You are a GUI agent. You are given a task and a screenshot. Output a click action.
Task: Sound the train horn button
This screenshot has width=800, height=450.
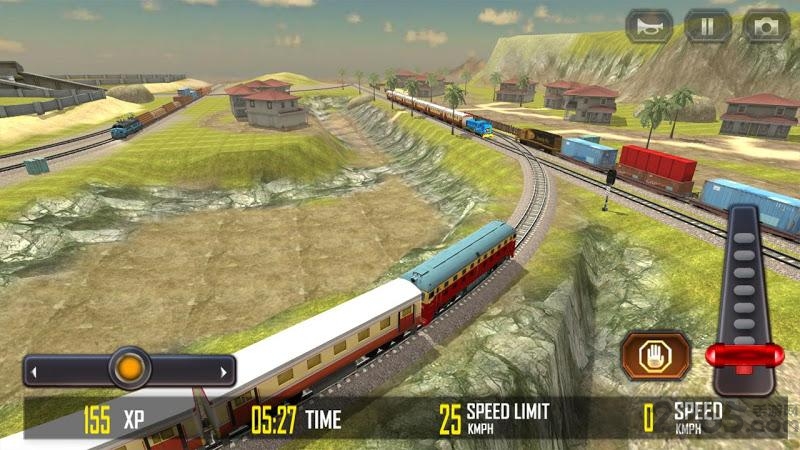click(x=649, y=25)
